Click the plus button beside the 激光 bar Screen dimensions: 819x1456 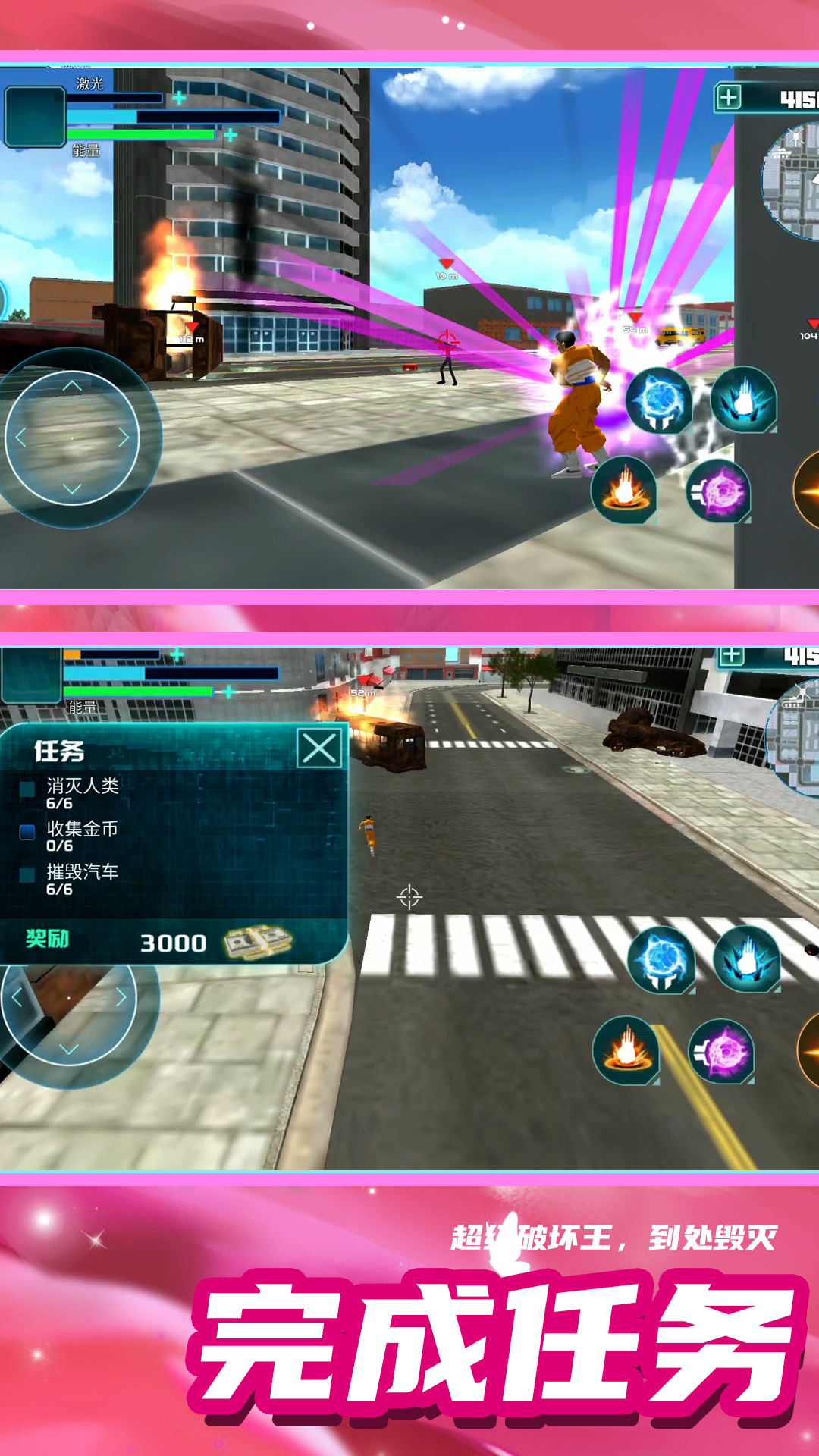(x=179, y=98)
